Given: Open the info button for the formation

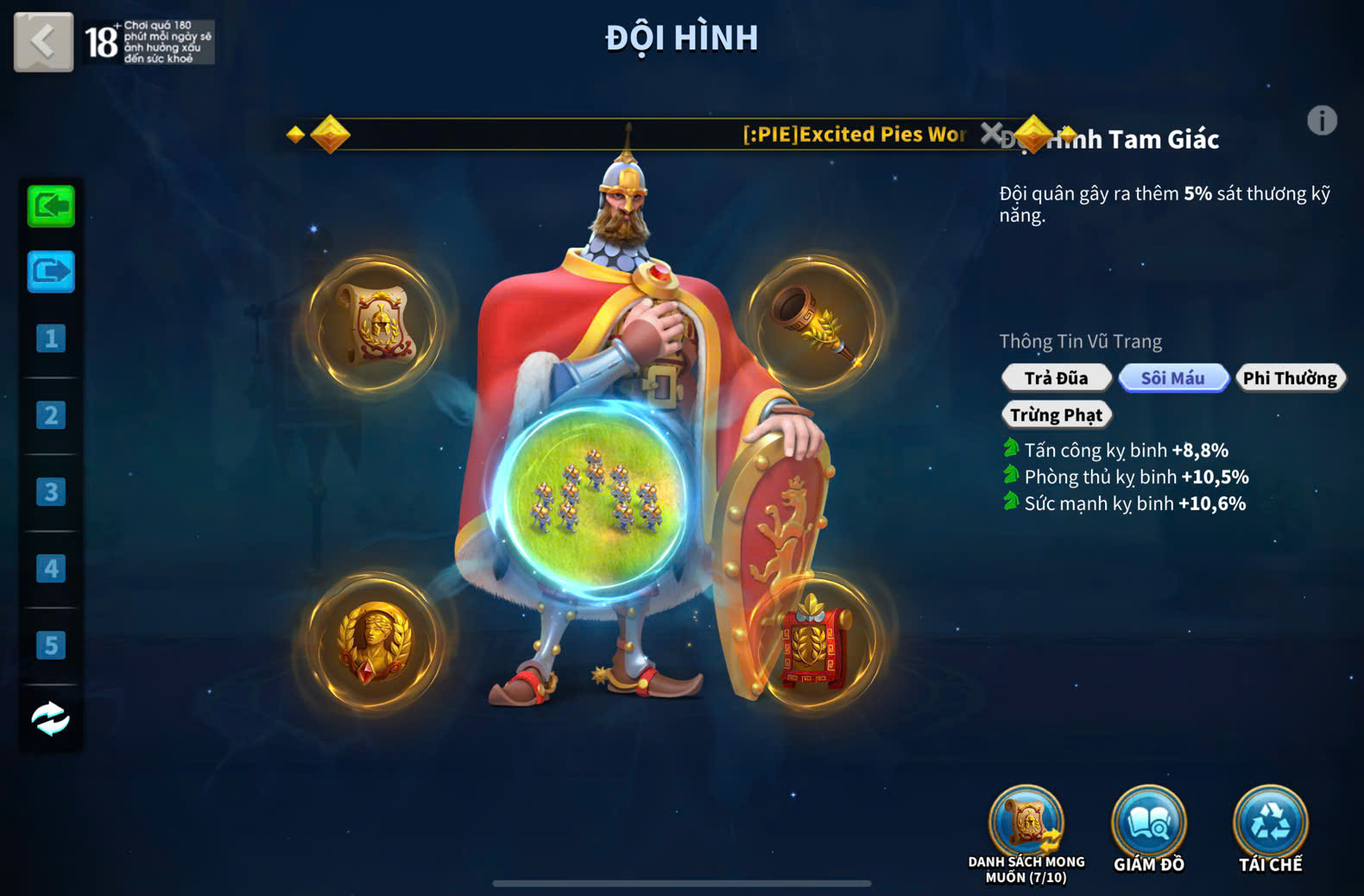Looking at the screenshot, I should (x=1321, y=121).
